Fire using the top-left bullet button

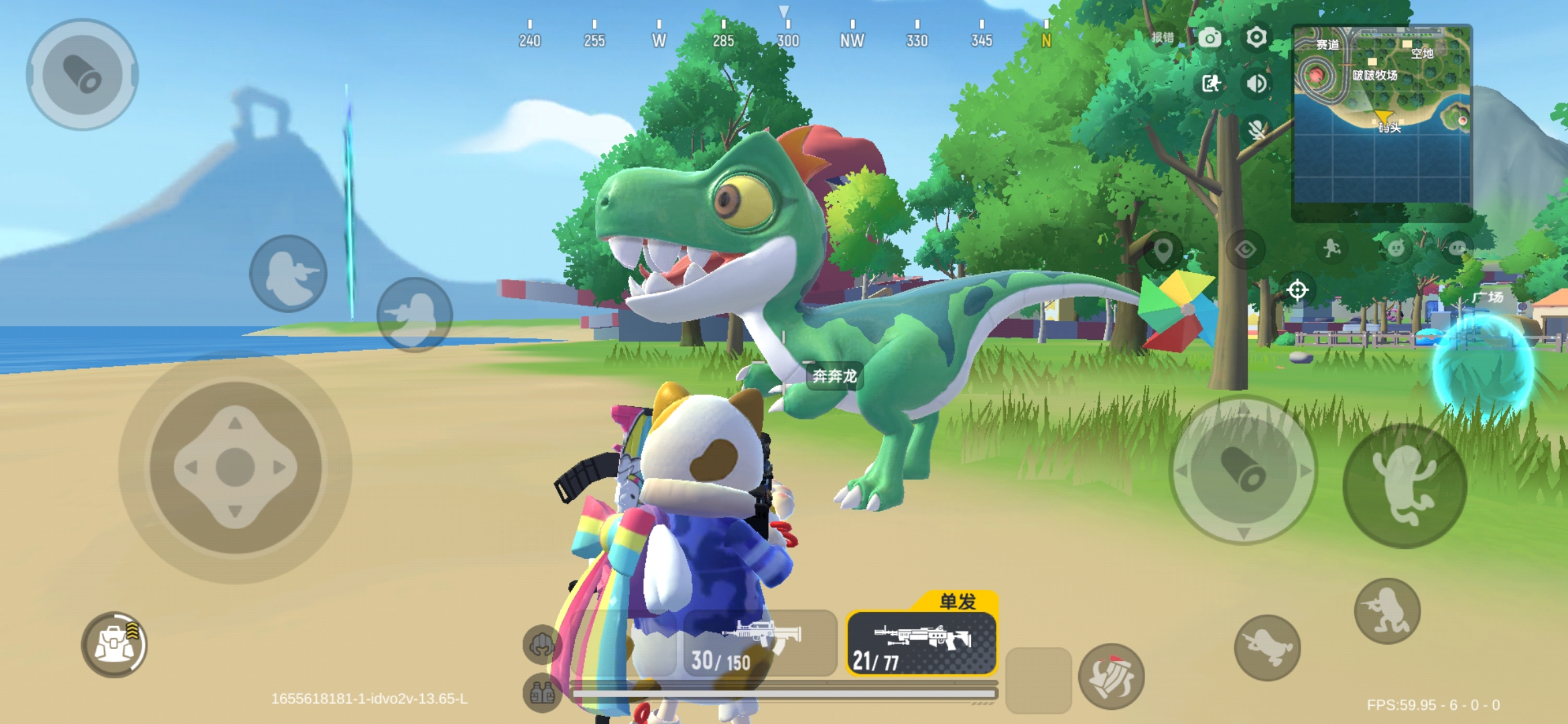82,74
